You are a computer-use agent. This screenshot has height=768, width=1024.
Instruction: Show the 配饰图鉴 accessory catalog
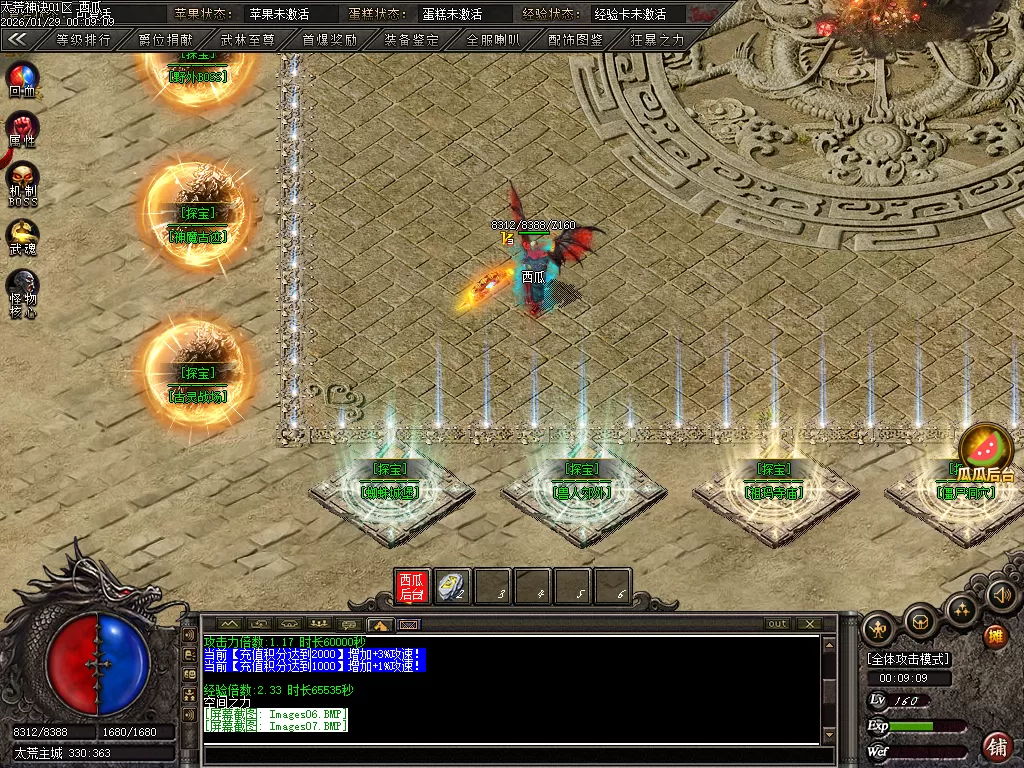coord(575,40)
